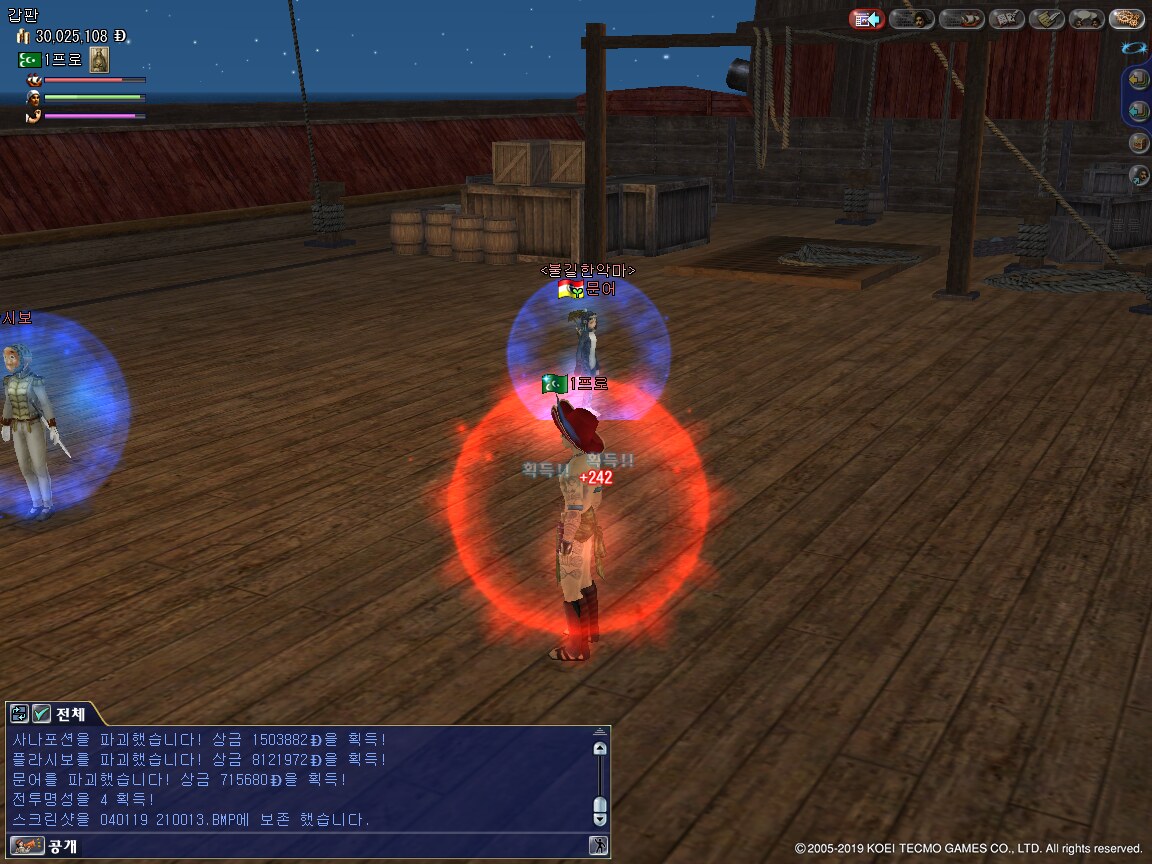Click the red menu toggle arrow button

click(867, 19)
